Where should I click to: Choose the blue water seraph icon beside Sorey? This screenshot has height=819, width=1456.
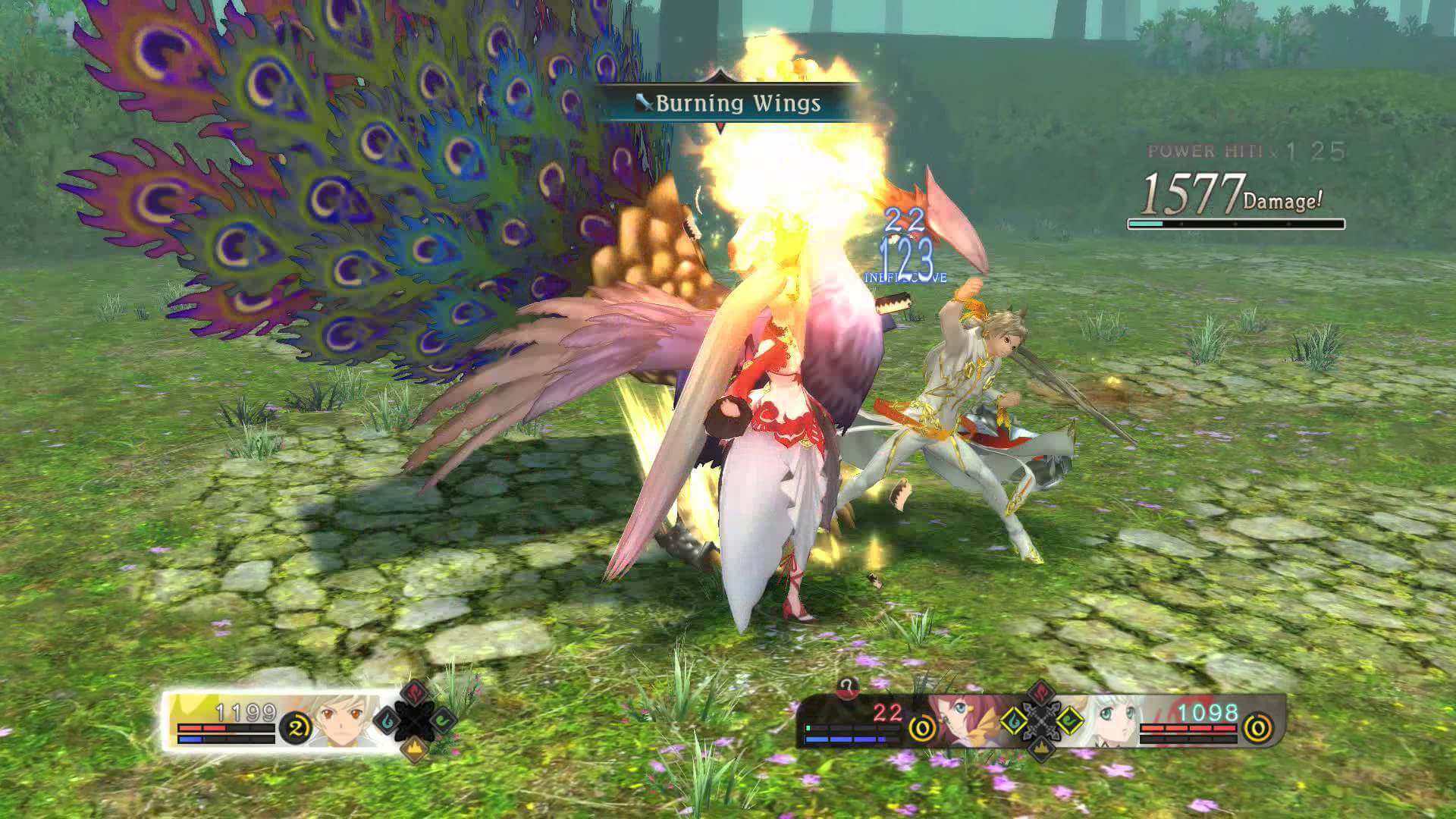coord(385,721)
